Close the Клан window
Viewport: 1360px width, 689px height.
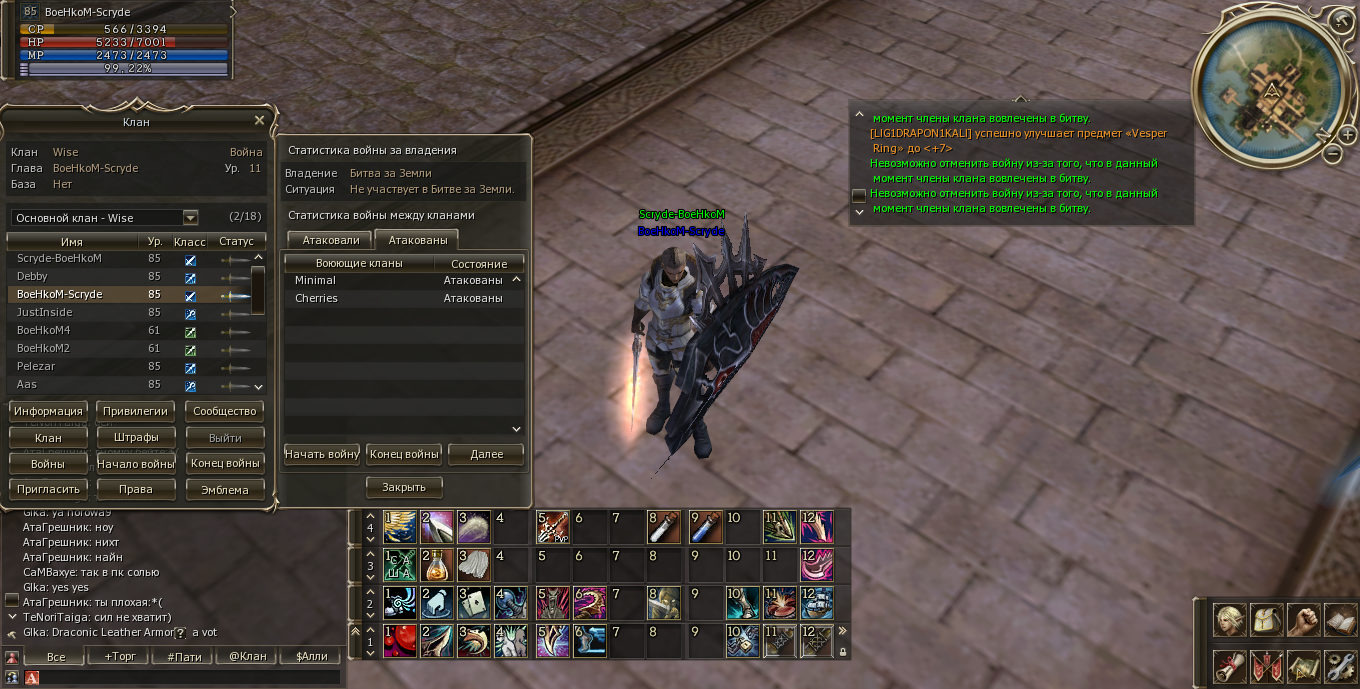[259, 121]
